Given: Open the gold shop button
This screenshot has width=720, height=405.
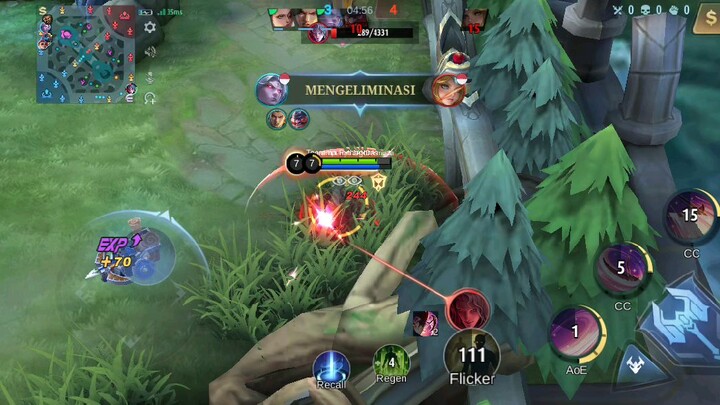Looking at the screenshot, I should pyautogui.click(x=705, y=21).
